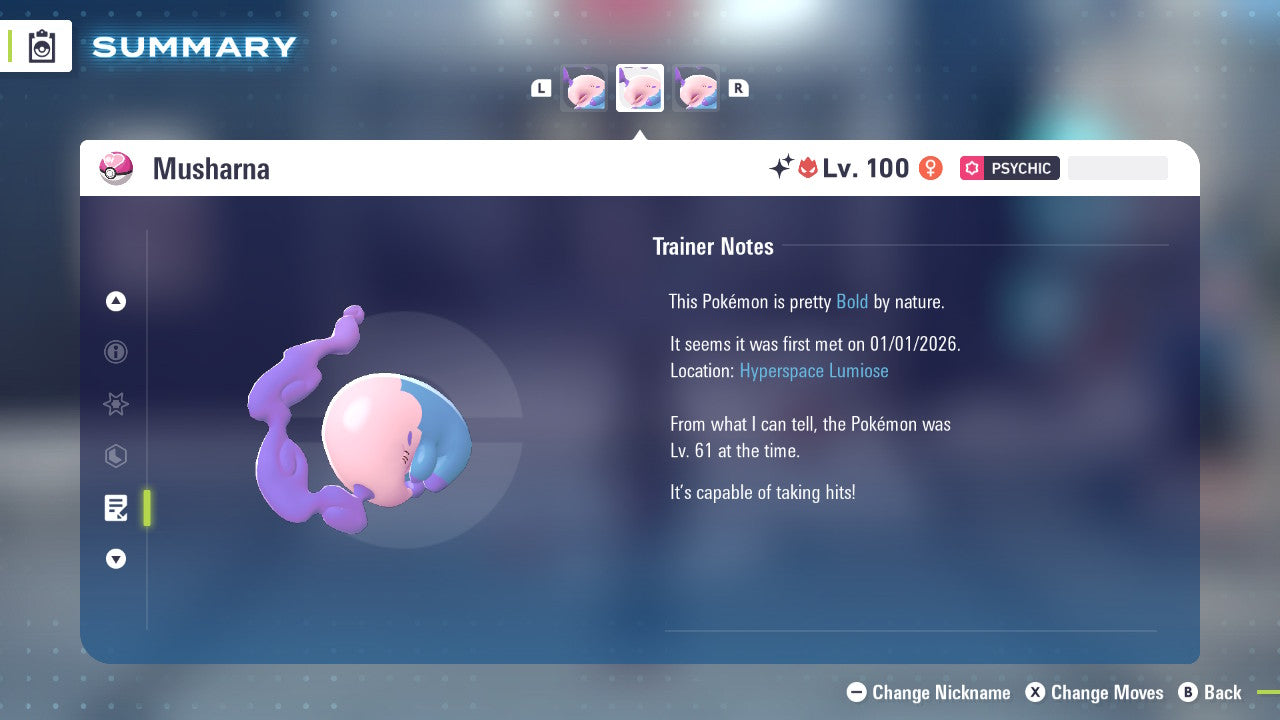
Task: Select the info icon in the left sidebar
Action: click(x=115, y=352)
